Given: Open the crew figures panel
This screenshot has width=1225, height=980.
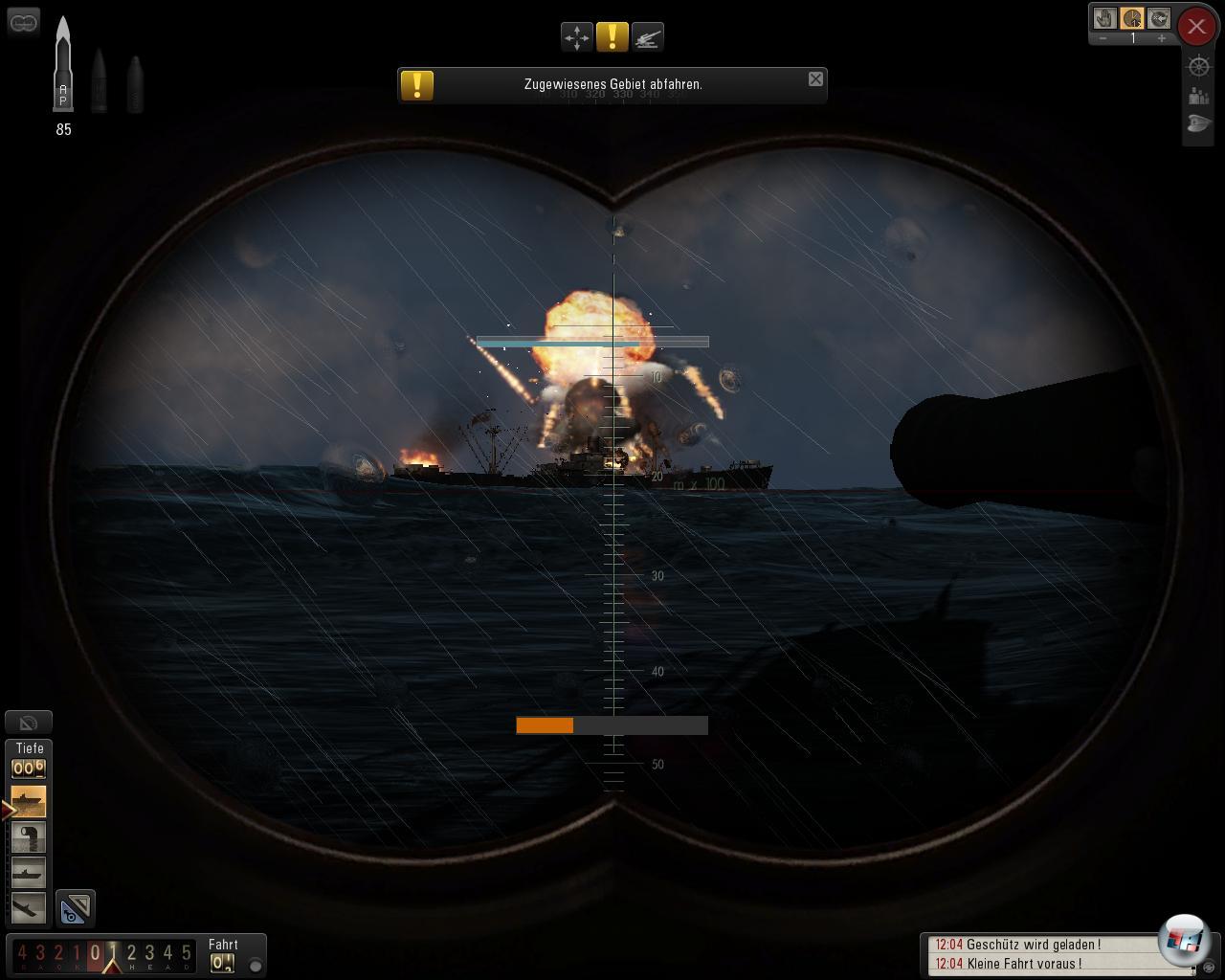Looking at the screenshot, I should 1198,96.
